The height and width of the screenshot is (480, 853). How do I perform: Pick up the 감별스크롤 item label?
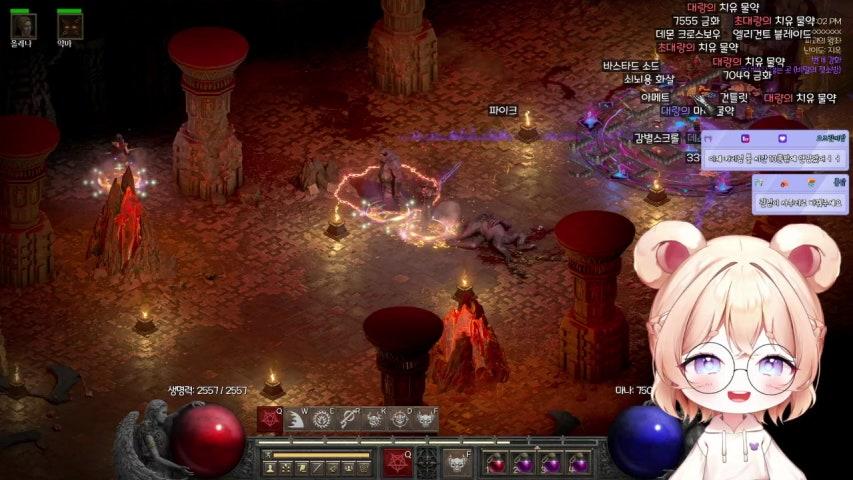click(656, 138)
